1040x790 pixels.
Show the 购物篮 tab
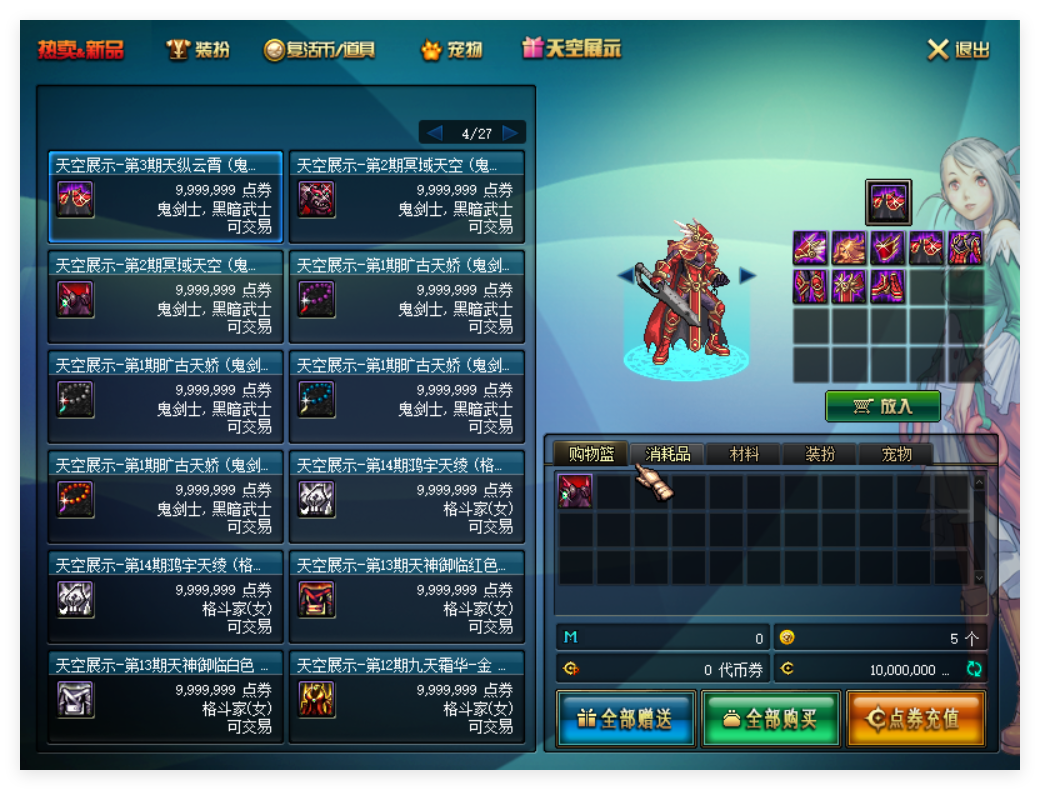tap(591, 454)
